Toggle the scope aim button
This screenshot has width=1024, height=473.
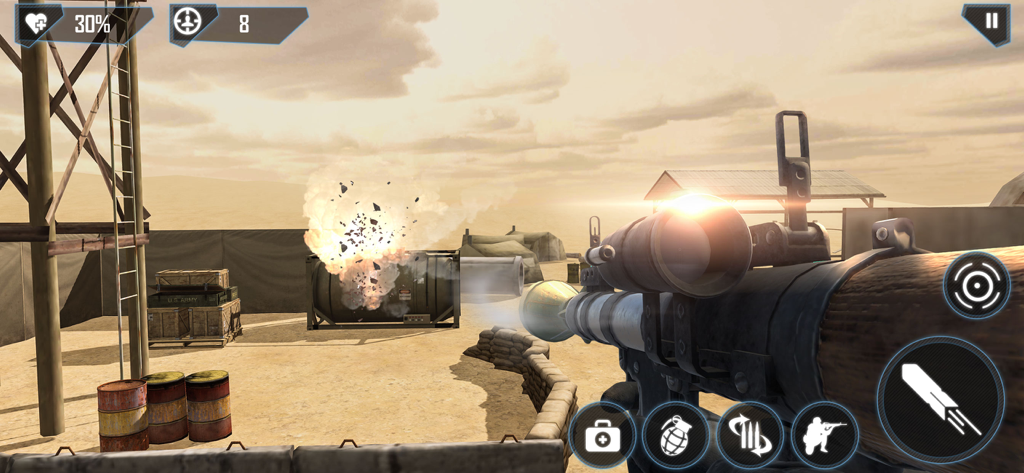(976, 285)
